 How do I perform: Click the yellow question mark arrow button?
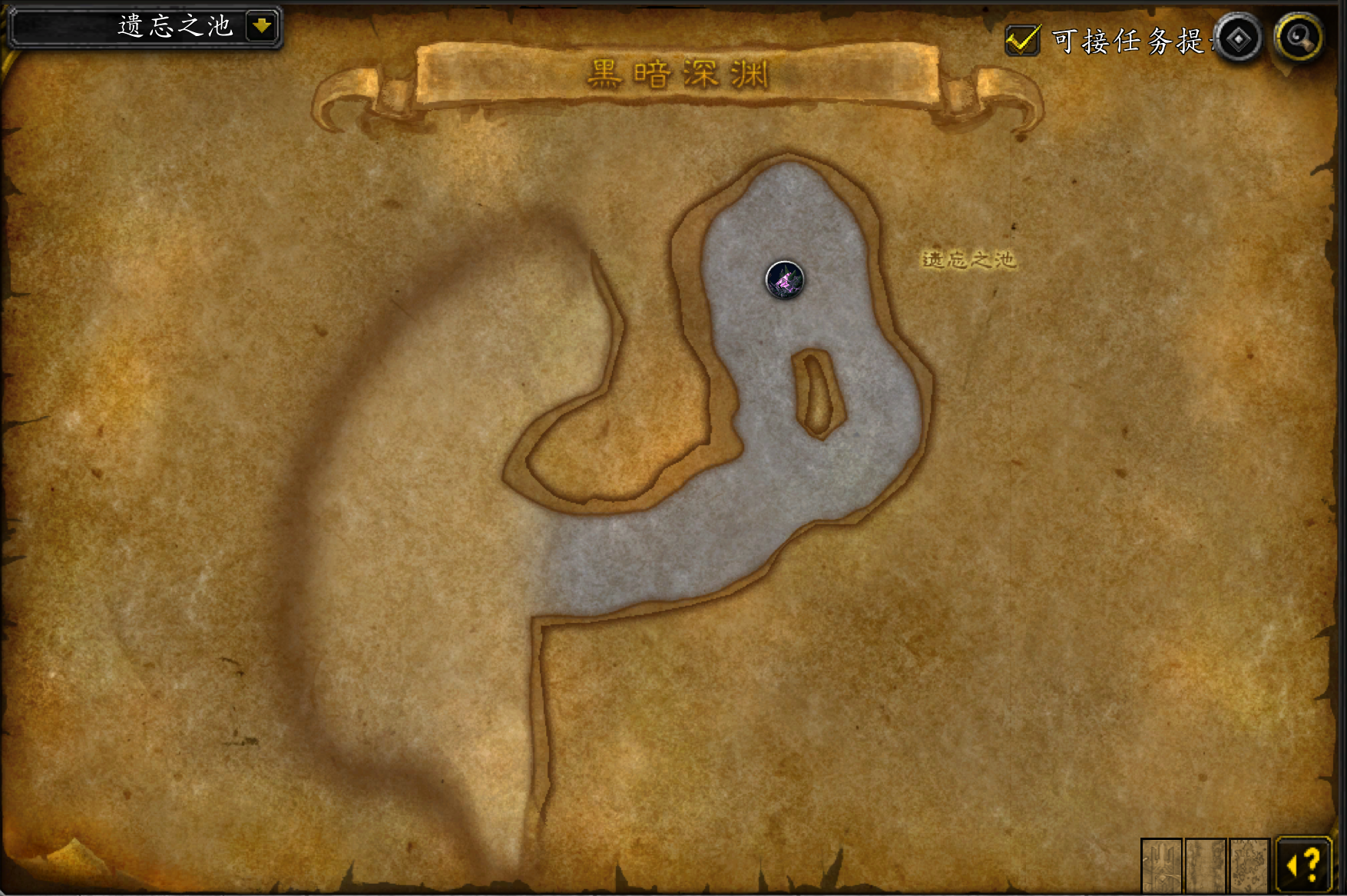click(1303, 865)
